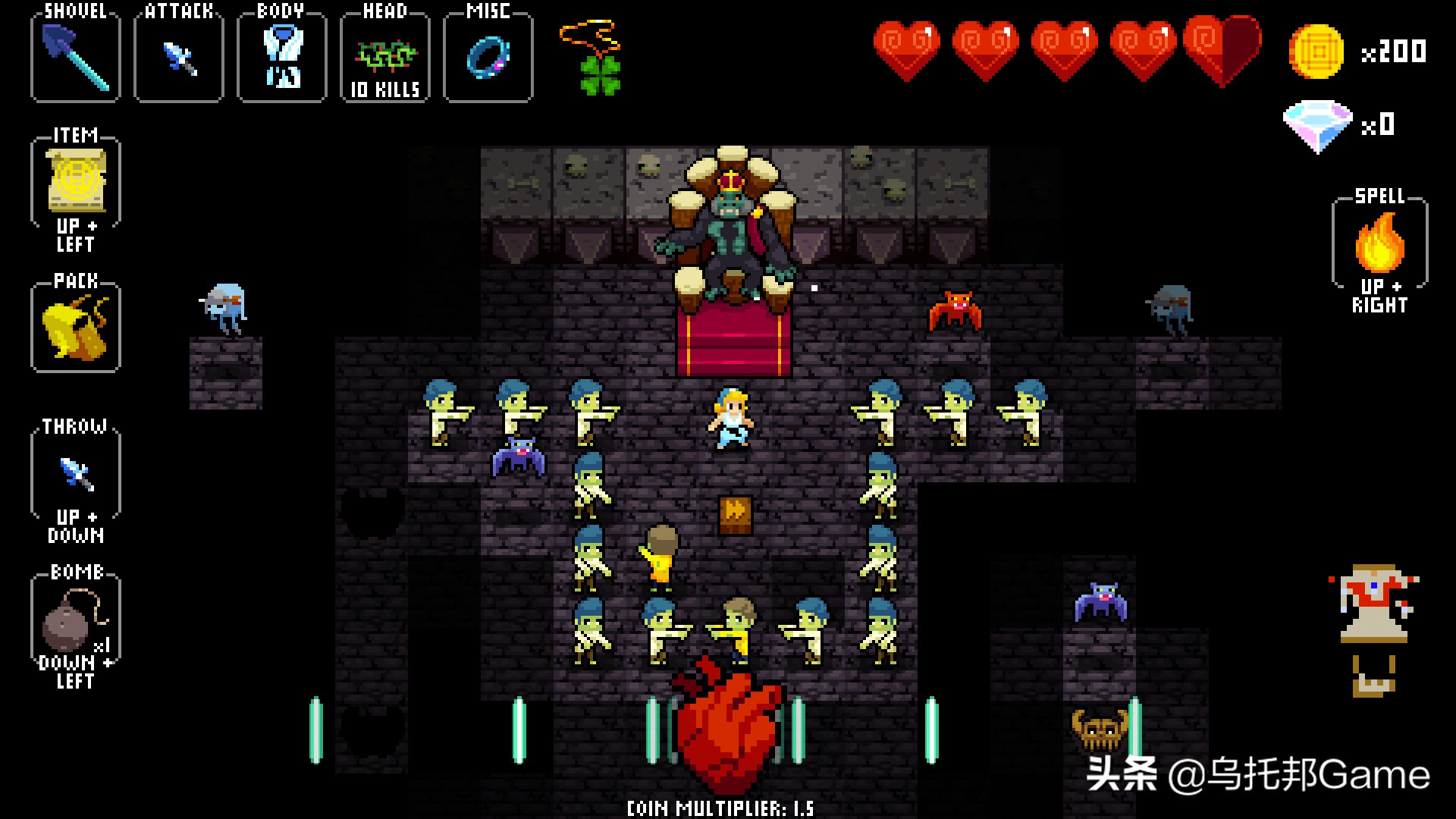The width and height of the screenshot is (1456, 819).
Task: Activate the Throw dagger slot
Action: click(76, 473)
